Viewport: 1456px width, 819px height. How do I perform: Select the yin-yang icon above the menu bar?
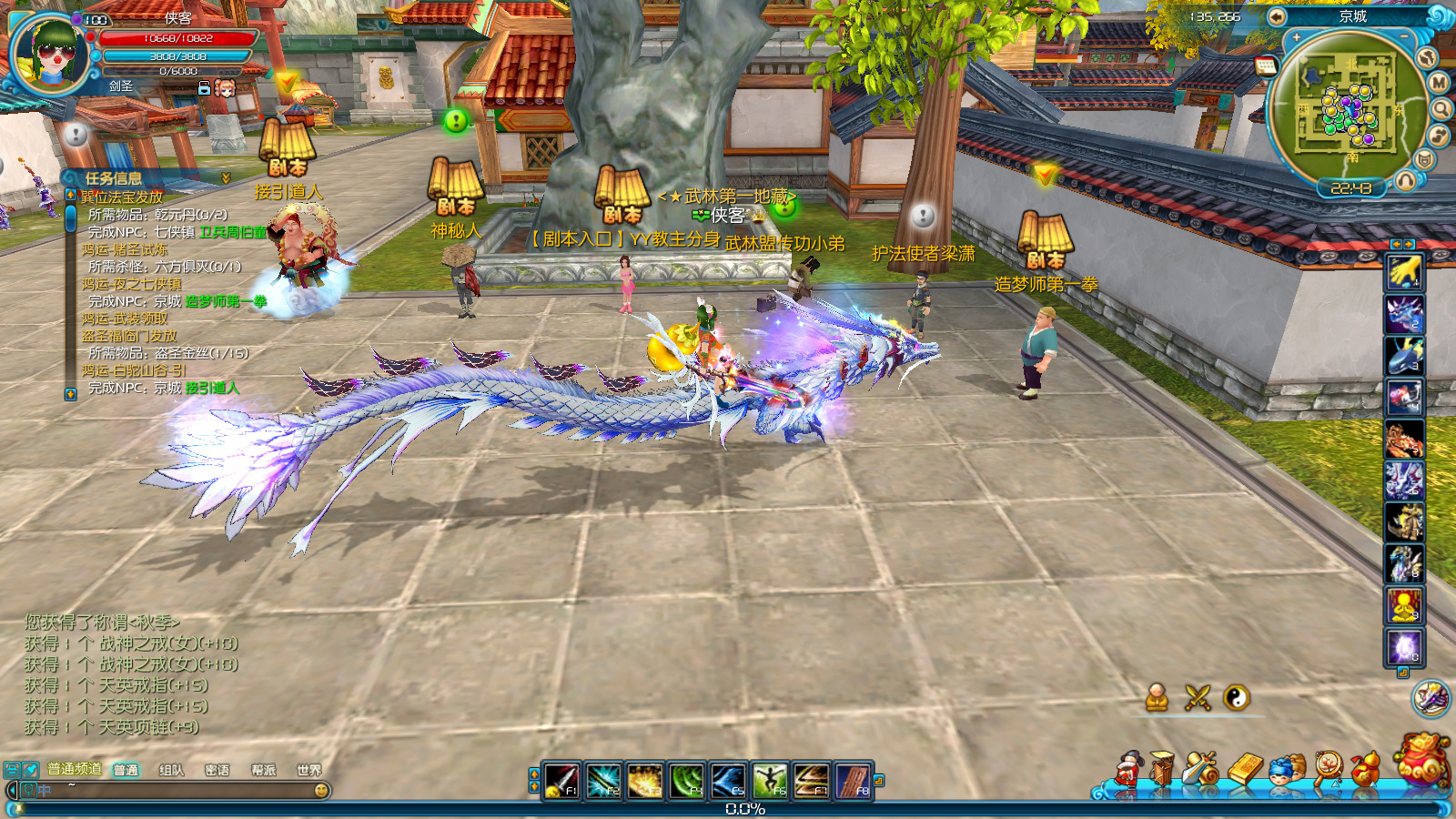click(x=1236, y=698)
